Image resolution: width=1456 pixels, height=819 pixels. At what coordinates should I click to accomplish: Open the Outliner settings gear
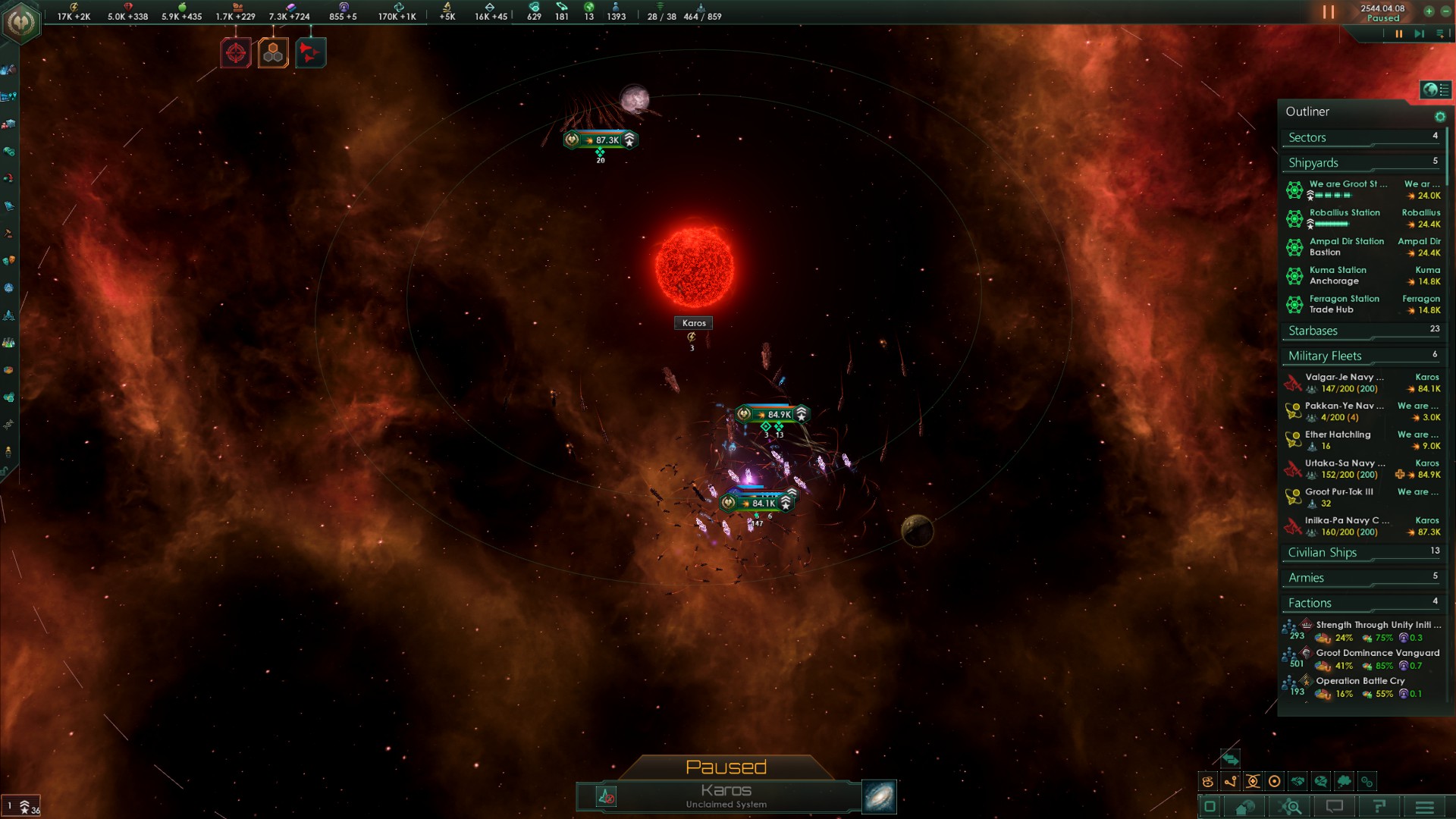coord(1439,117)
